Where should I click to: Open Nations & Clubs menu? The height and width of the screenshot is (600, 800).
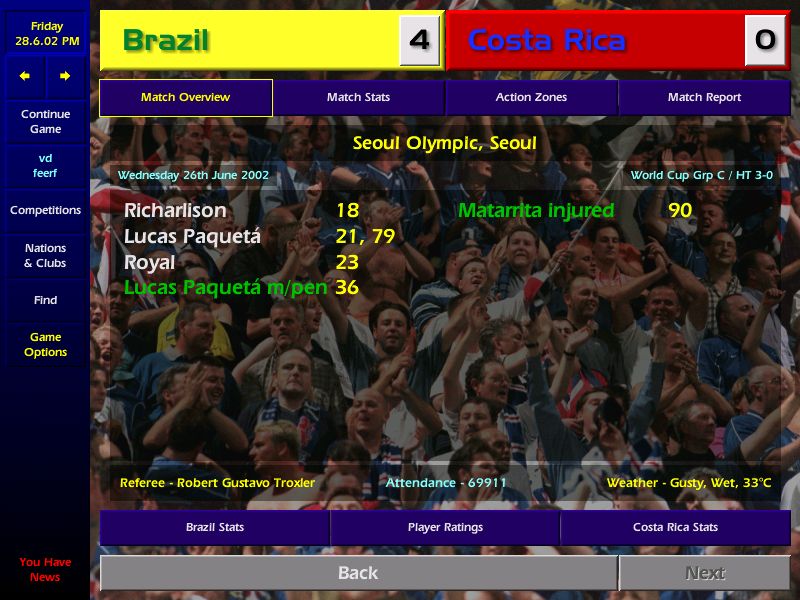(x=45, y=256)
